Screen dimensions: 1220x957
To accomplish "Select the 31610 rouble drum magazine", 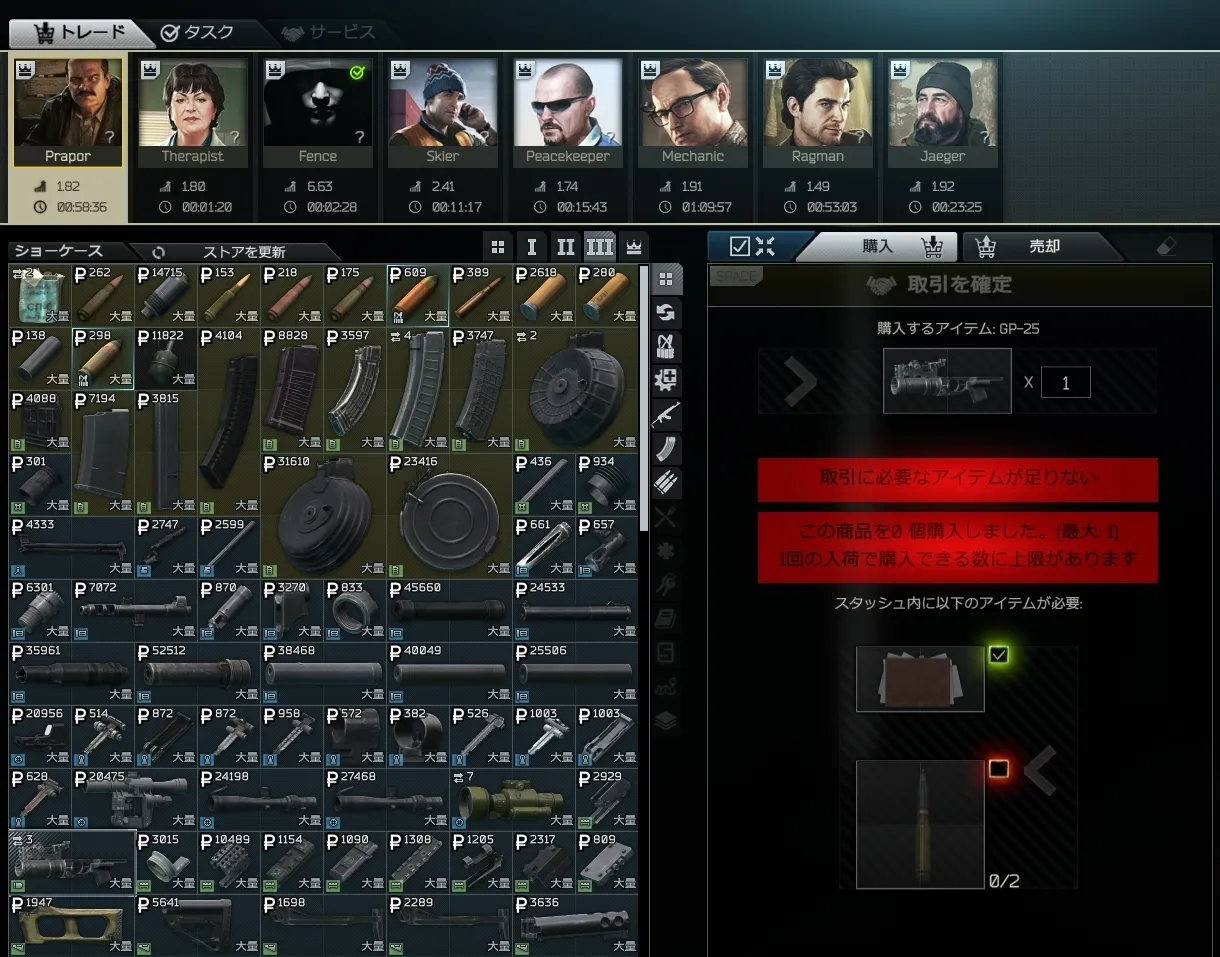I will (x=323, y=515).
